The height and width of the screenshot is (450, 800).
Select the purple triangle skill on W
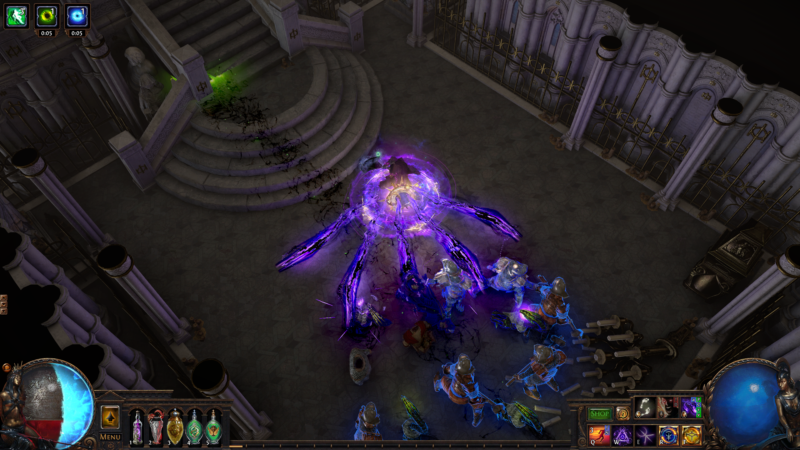tap(622, 435)
